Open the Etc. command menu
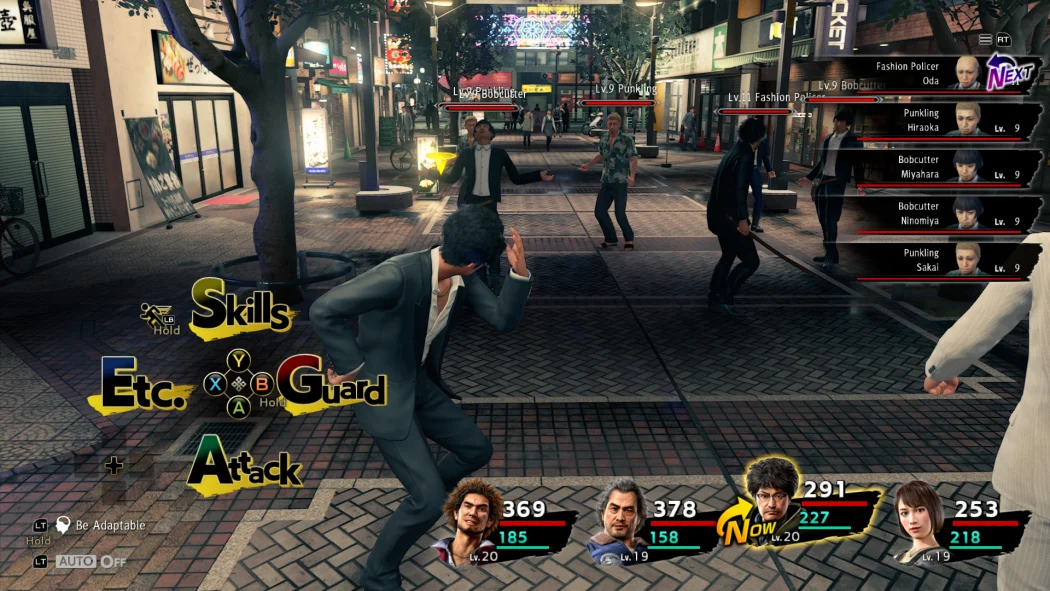The height and width of the screenshot is (591, 1050). tap(146, 385)
